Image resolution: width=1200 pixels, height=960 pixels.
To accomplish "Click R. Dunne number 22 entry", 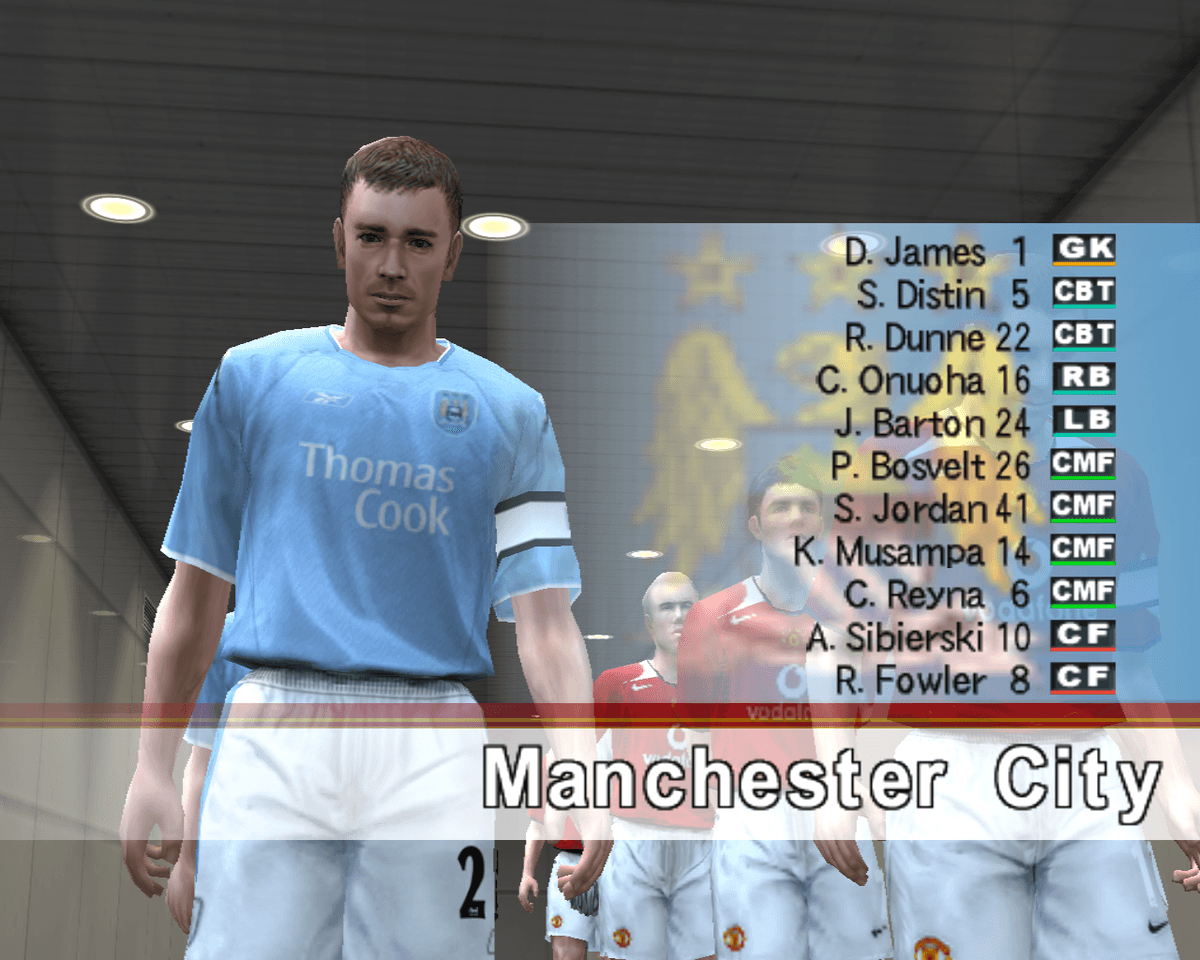I will (935, 338).
